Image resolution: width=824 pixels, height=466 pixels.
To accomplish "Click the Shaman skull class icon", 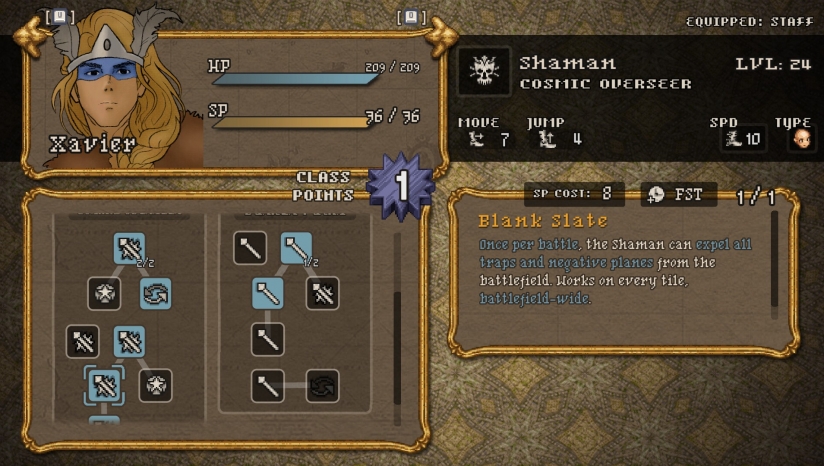I will click(485, 72).
